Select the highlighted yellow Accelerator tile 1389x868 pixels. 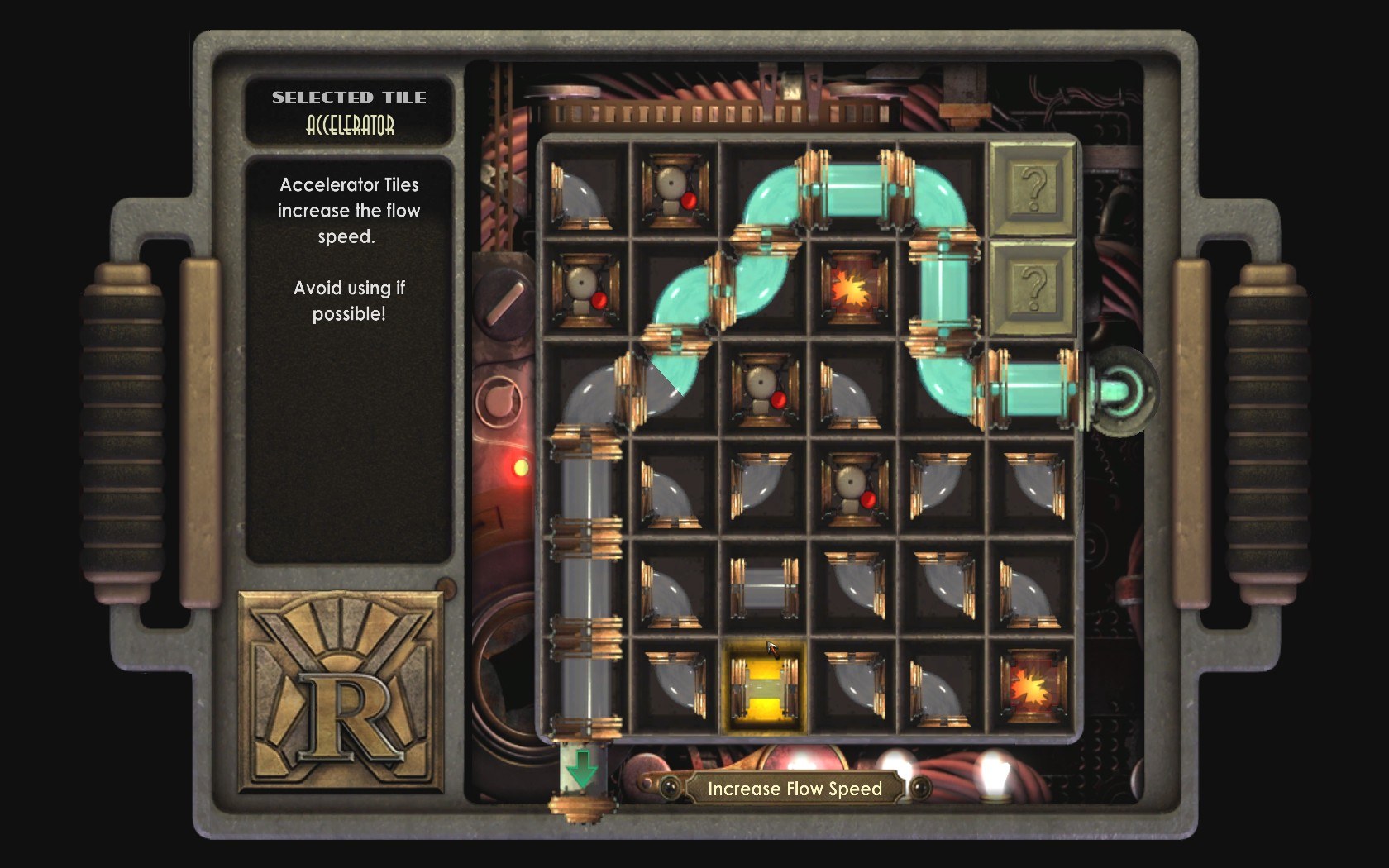[x=764, y=687]
